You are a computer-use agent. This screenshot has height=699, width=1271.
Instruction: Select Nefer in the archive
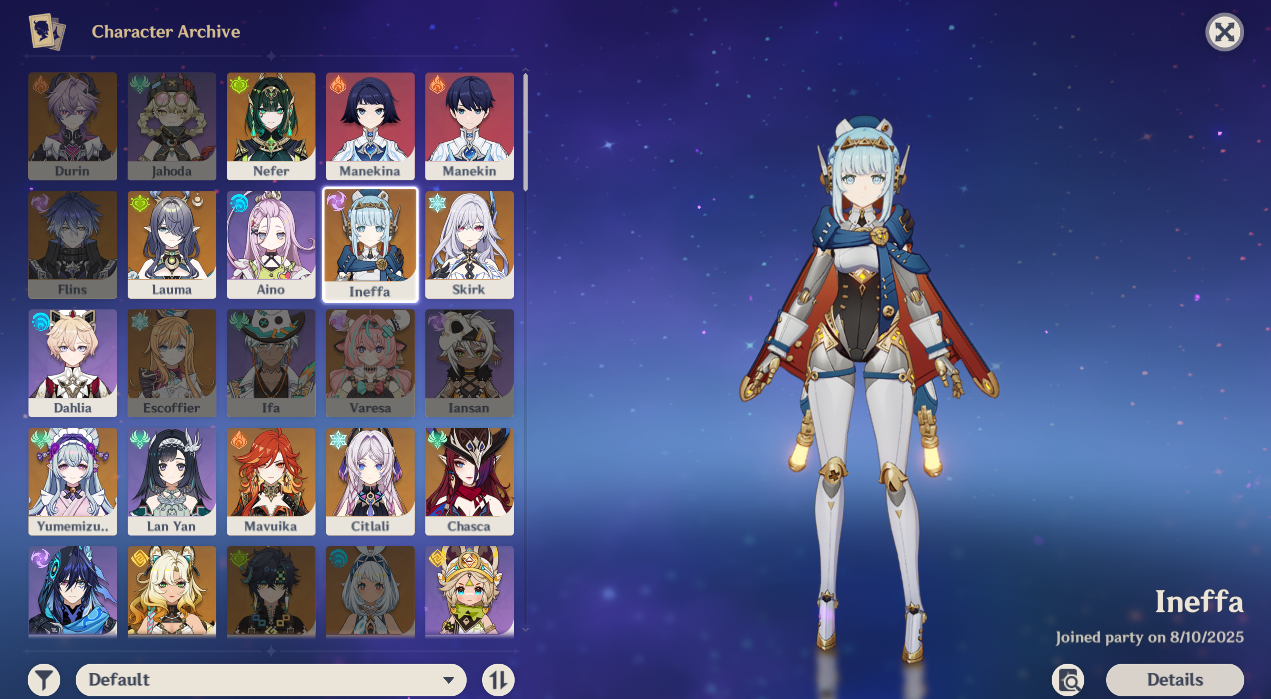tap(271, 125)
